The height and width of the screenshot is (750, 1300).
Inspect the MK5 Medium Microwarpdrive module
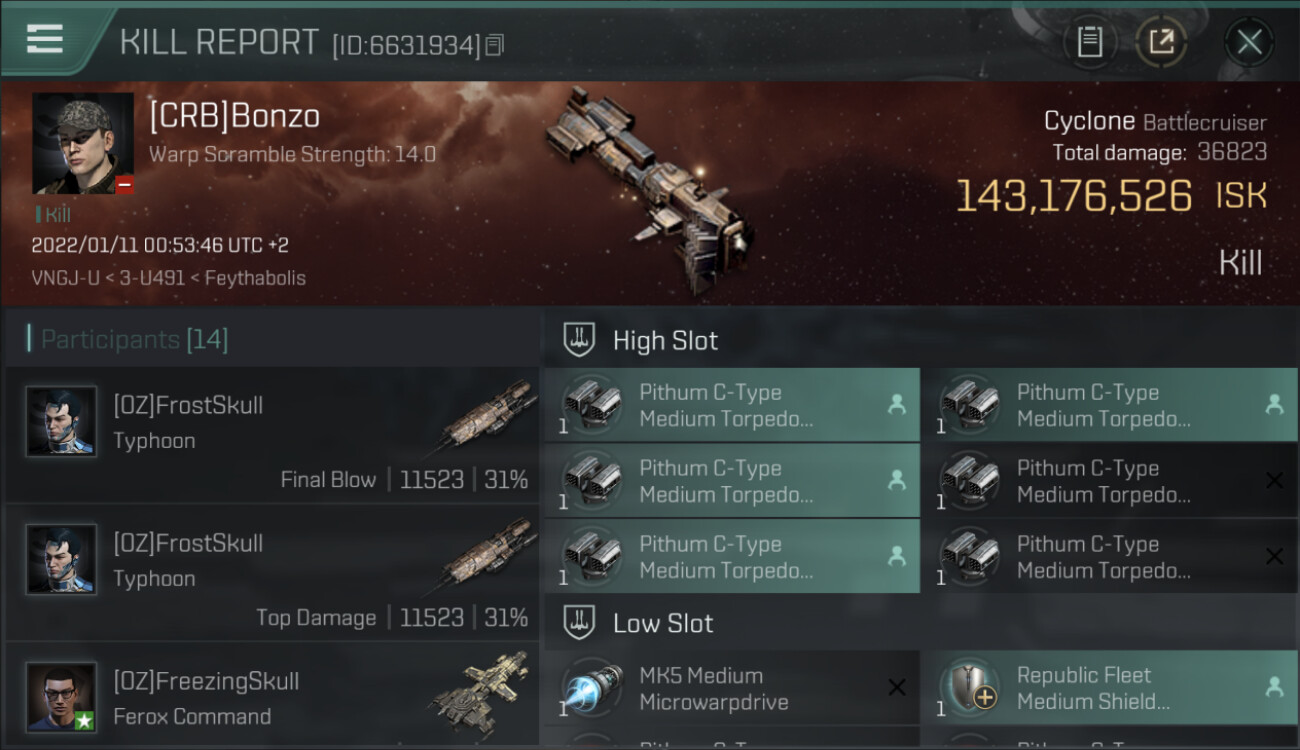(x=731, y=688)
